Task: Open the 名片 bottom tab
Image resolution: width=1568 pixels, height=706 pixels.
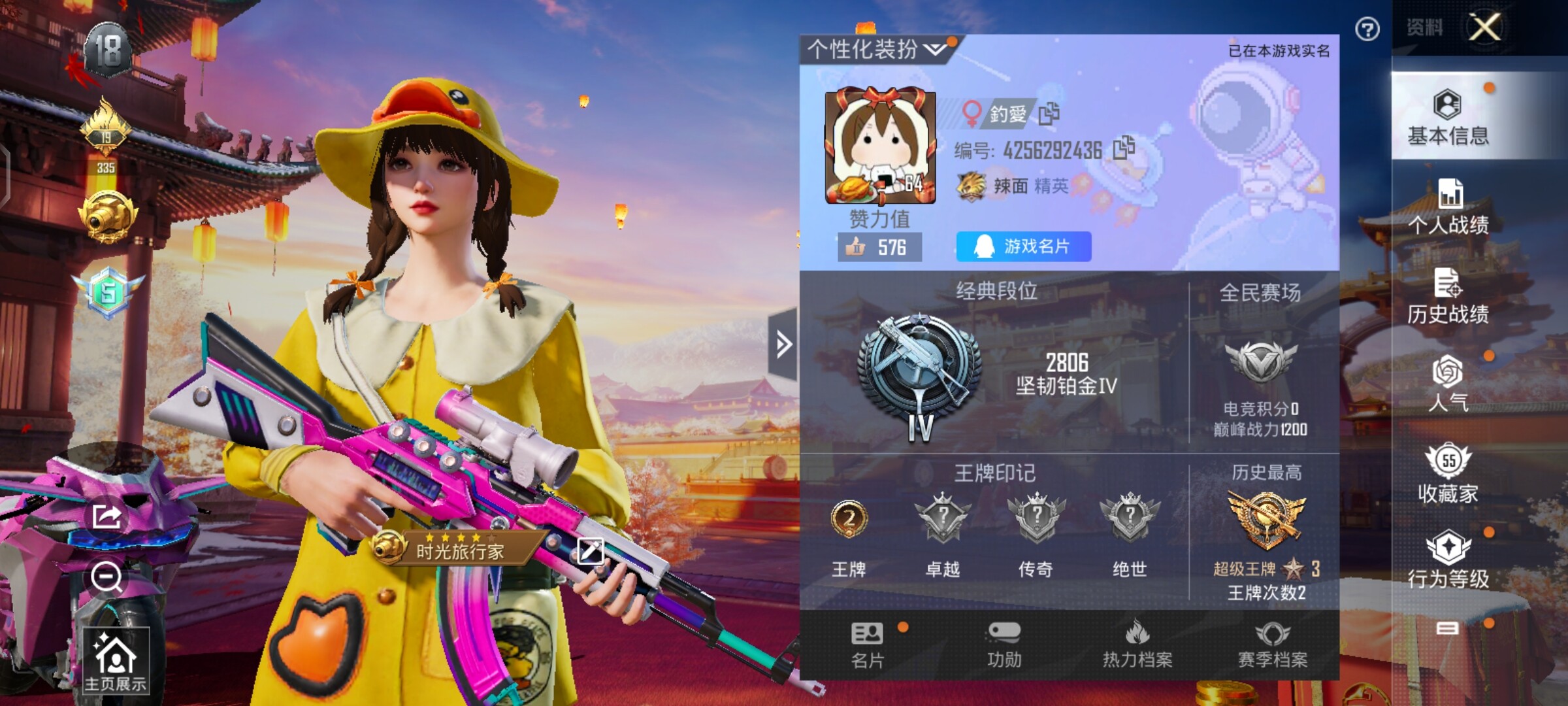Action: (x=867, y=645)
